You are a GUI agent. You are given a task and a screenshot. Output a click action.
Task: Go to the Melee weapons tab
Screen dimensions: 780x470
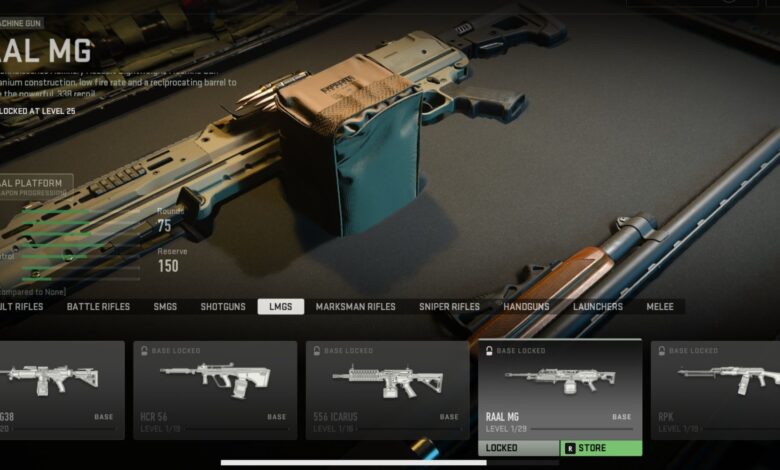coord(661,307)
